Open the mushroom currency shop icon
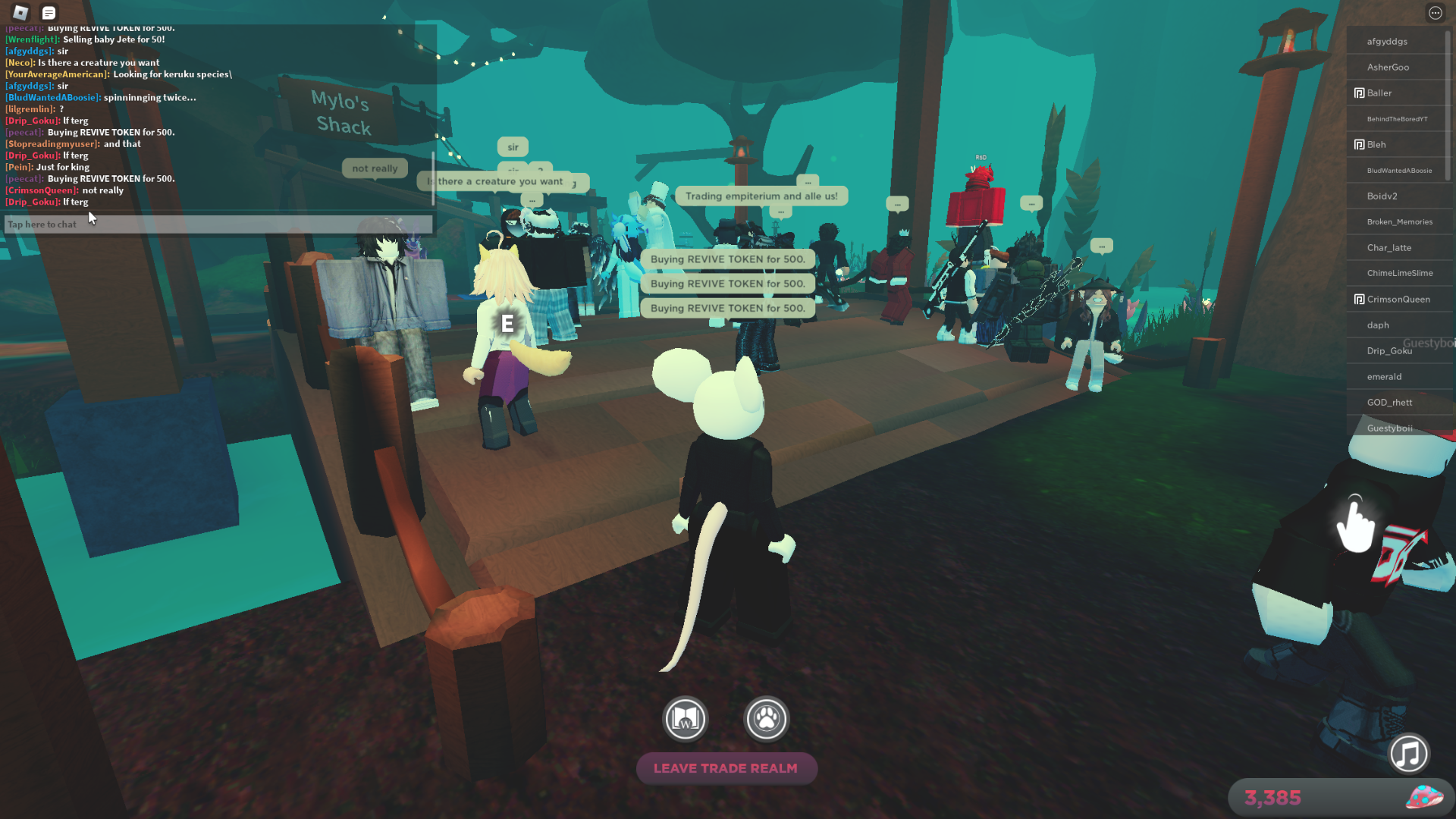1456x819 pixels. tap(1423, 797)
